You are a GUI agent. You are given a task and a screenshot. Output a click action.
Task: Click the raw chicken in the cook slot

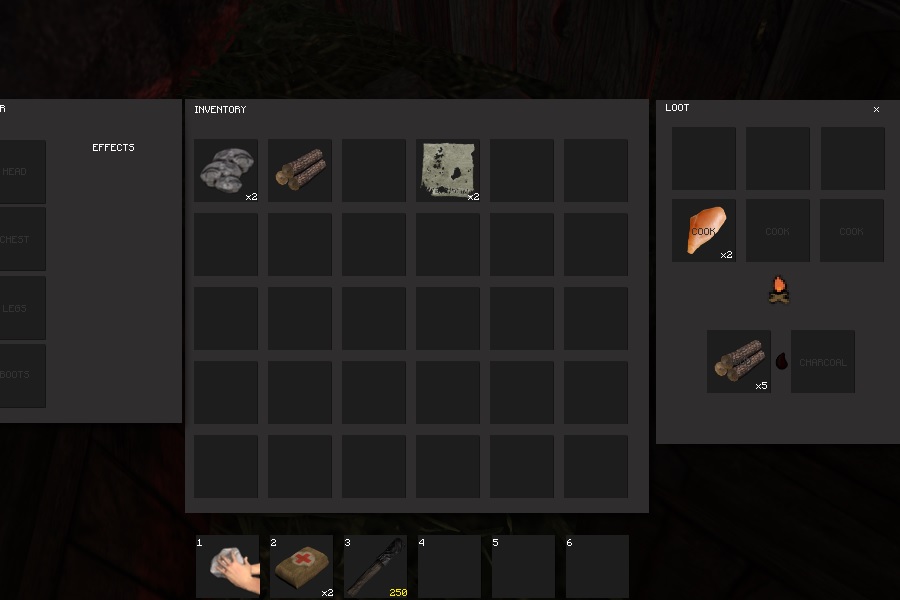tap(704, 231)
